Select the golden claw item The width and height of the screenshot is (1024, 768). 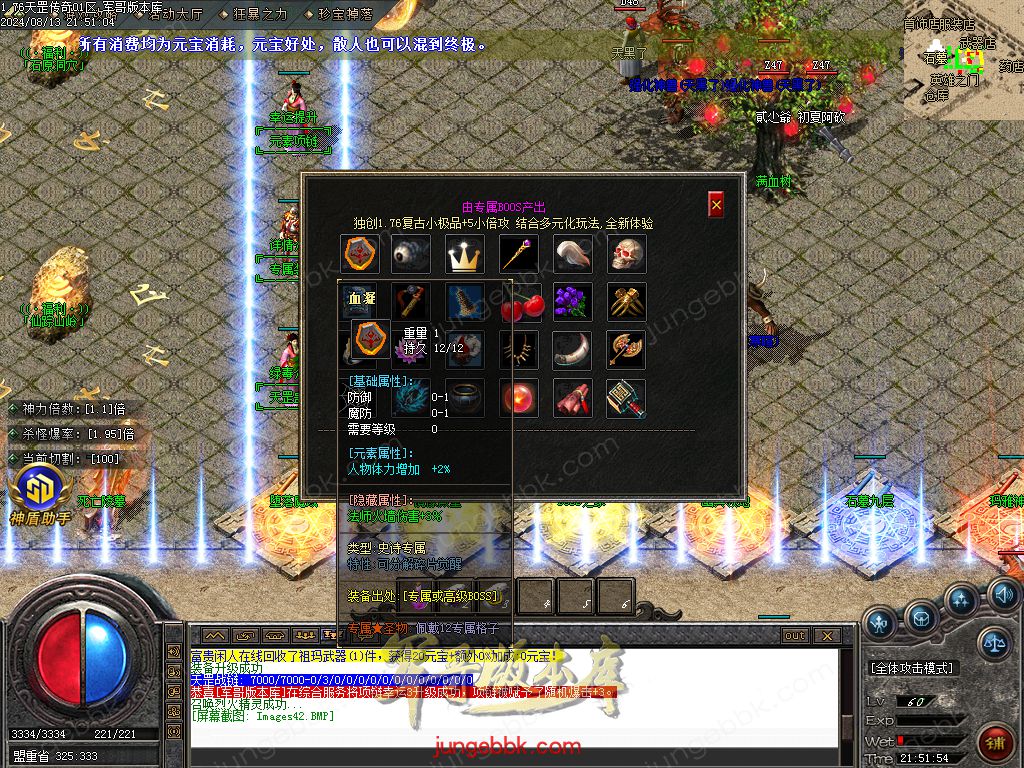627,302
